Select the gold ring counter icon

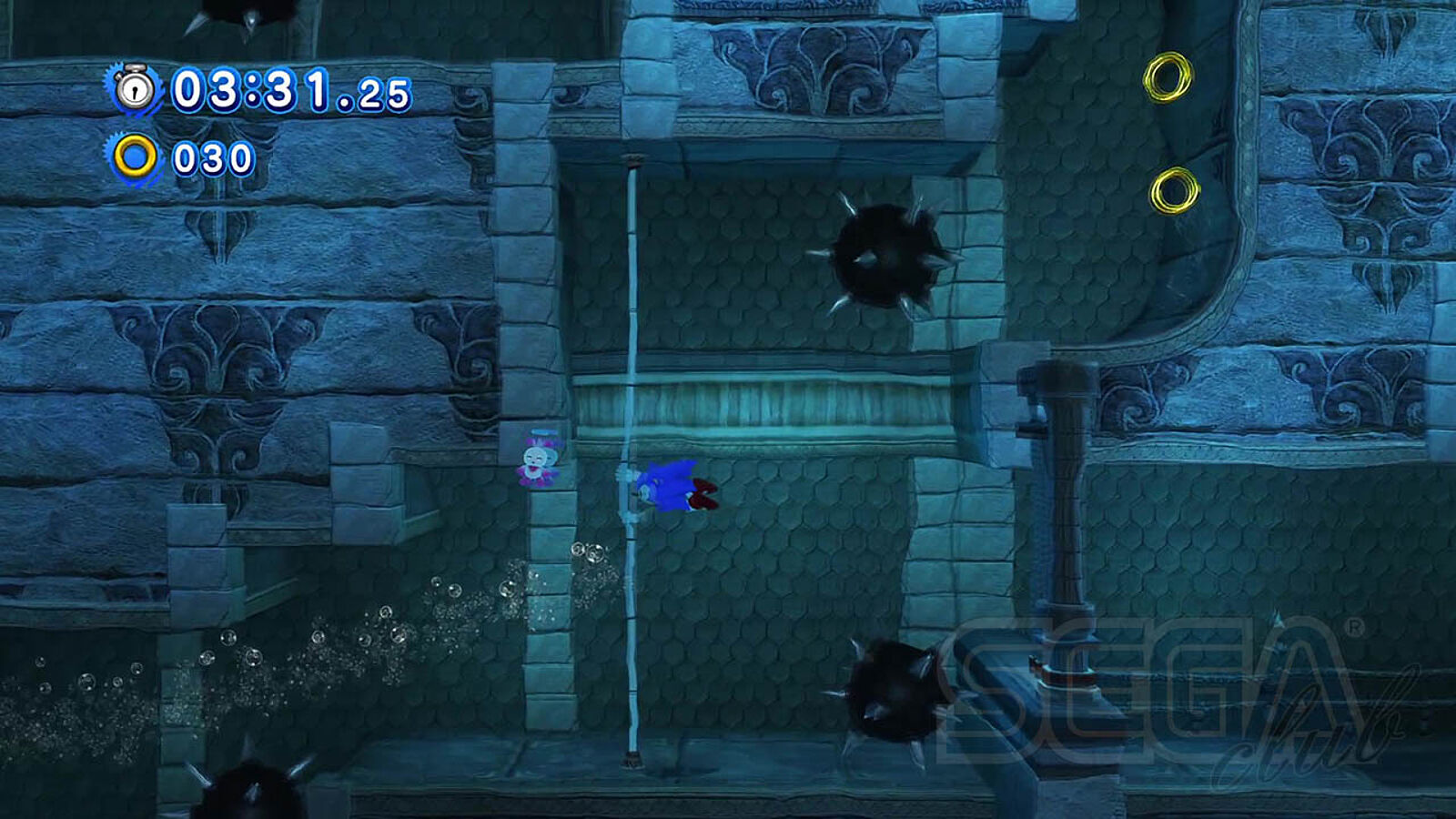[x=136, y=158]
